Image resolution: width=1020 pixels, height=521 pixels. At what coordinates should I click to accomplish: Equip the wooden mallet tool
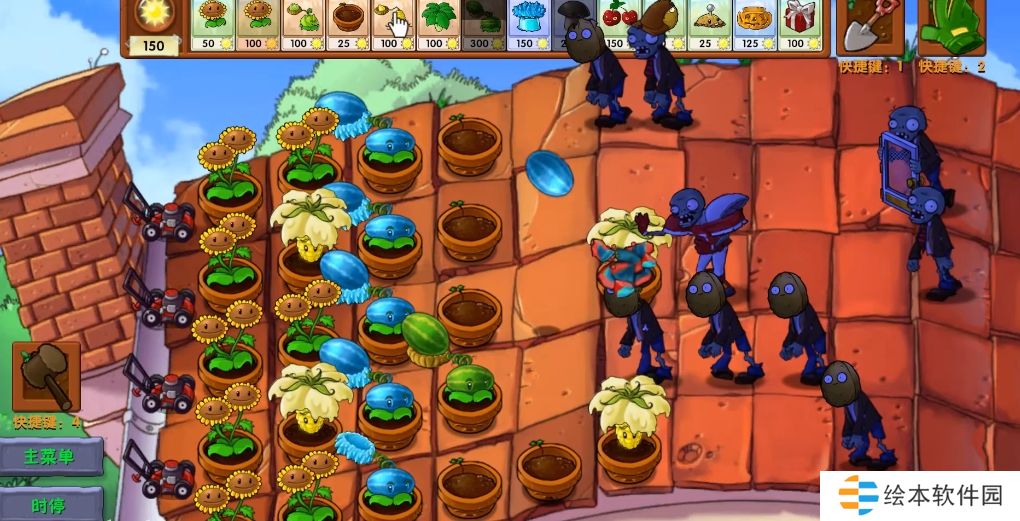coord(45,377)
